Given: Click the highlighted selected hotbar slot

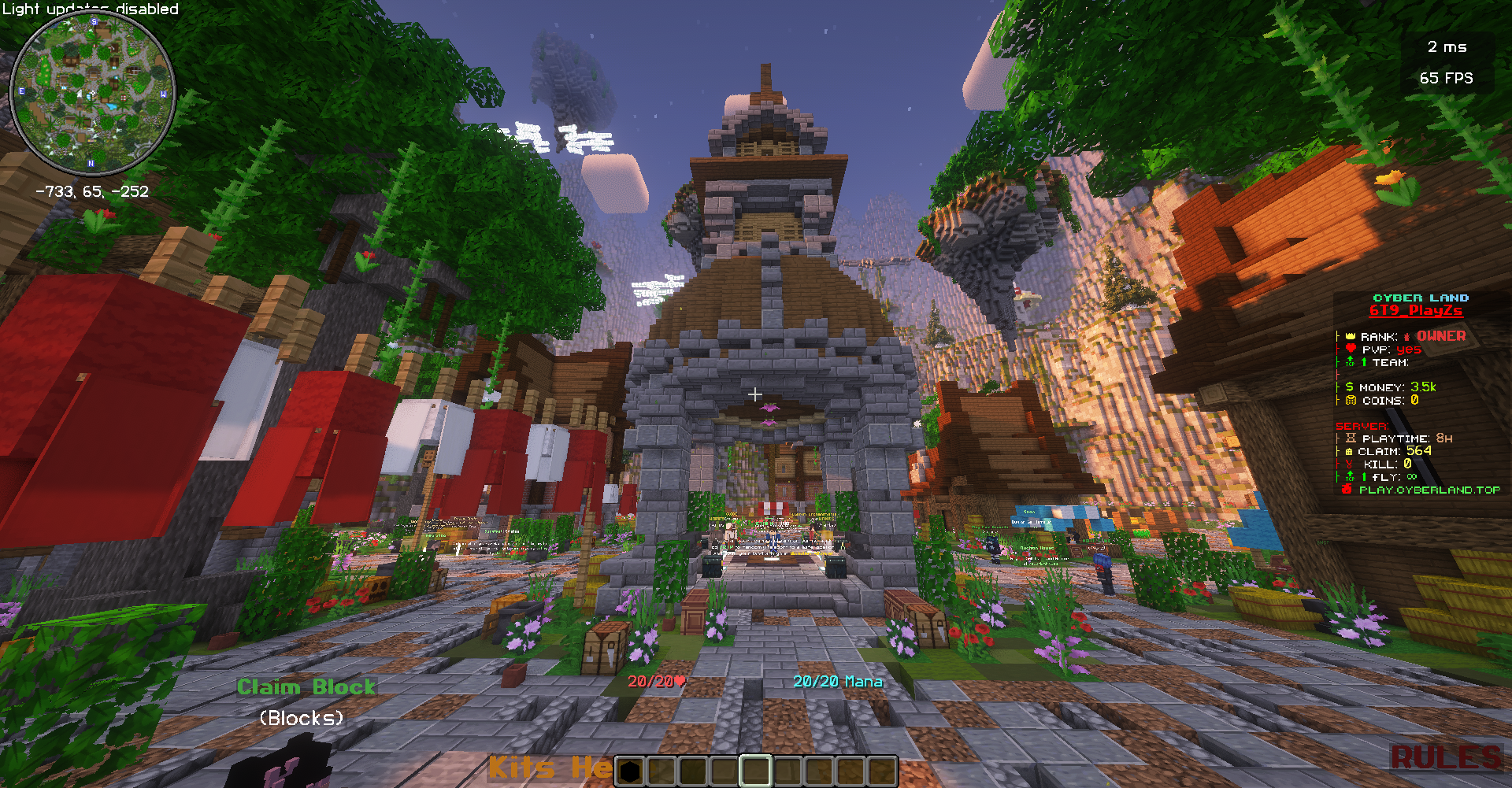Looking at the screenshot, I should pos(755,771).
